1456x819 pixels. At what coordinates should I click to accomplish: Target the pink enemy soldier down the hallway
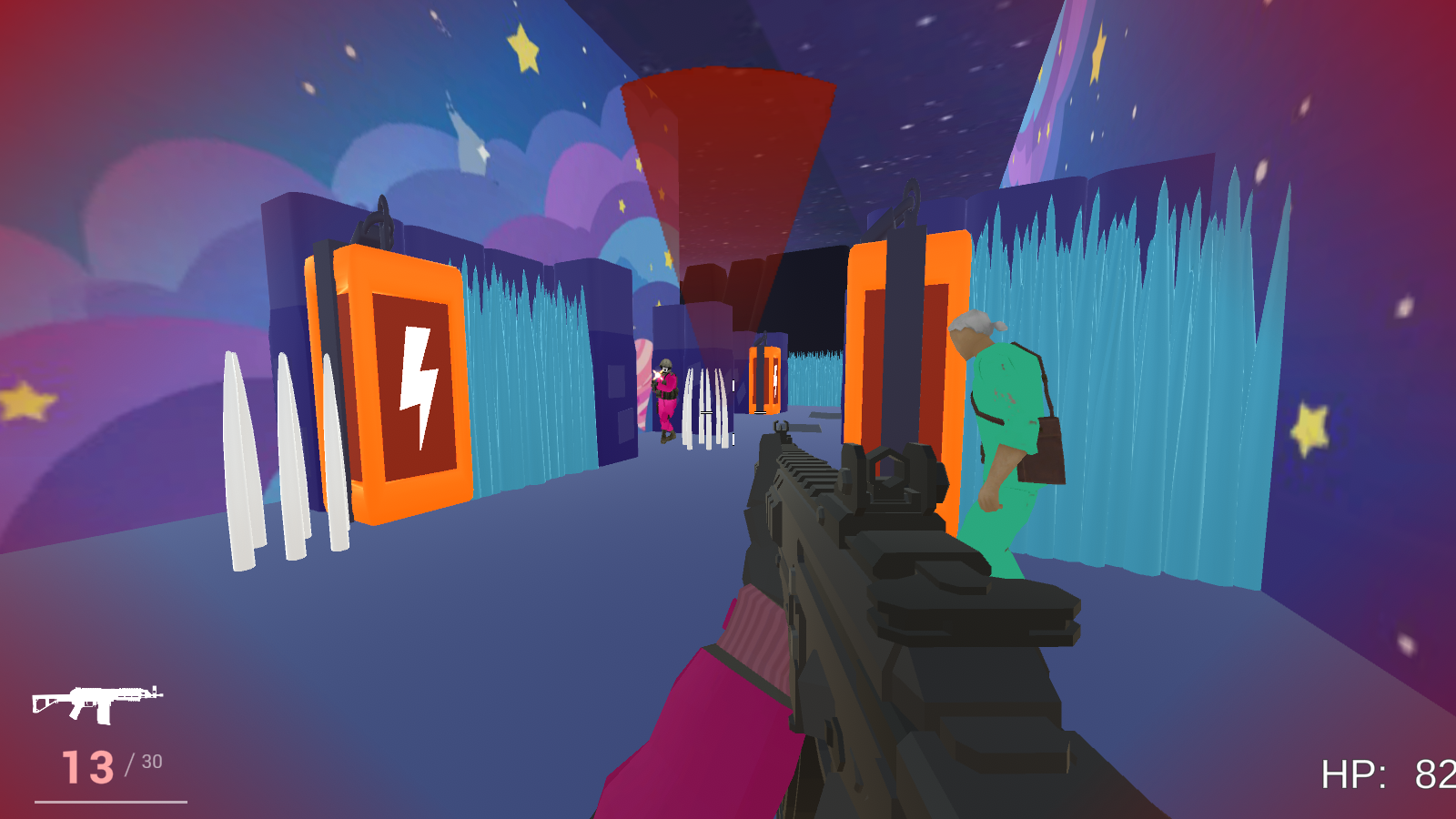pyautogui.click(x=669, y=391)
